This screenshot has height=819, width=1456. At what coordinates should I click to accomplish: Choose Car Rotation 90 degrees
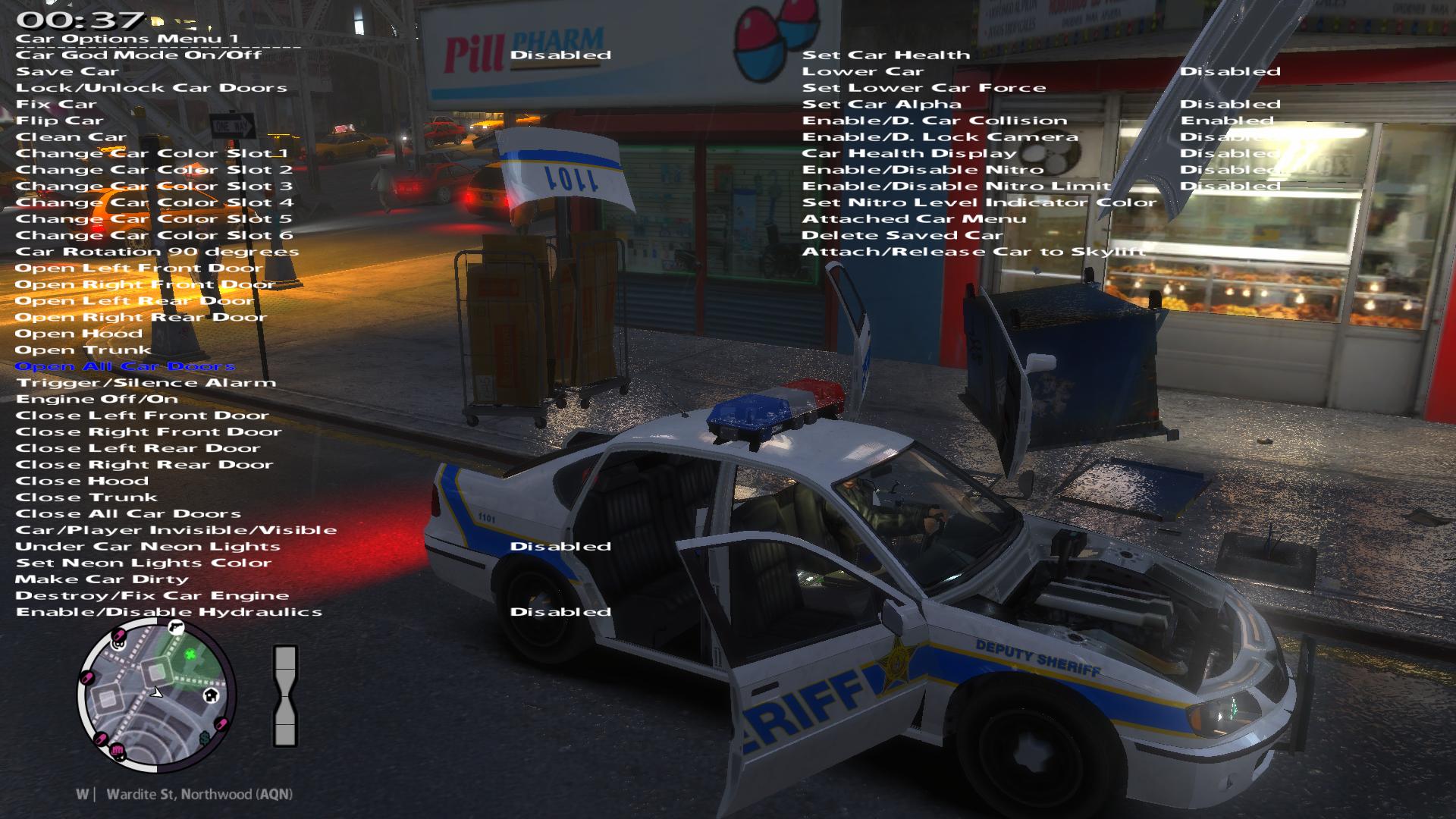pos(157,253)
